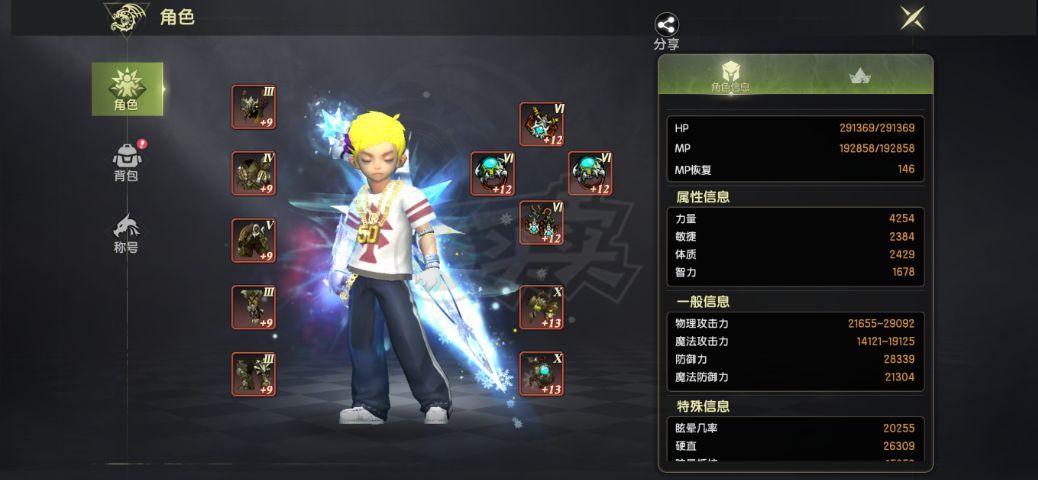Screen dimensions: 1038x481
Task: Select the 角色 side tab
Action: pyautogui.click(x=127, y=88)
